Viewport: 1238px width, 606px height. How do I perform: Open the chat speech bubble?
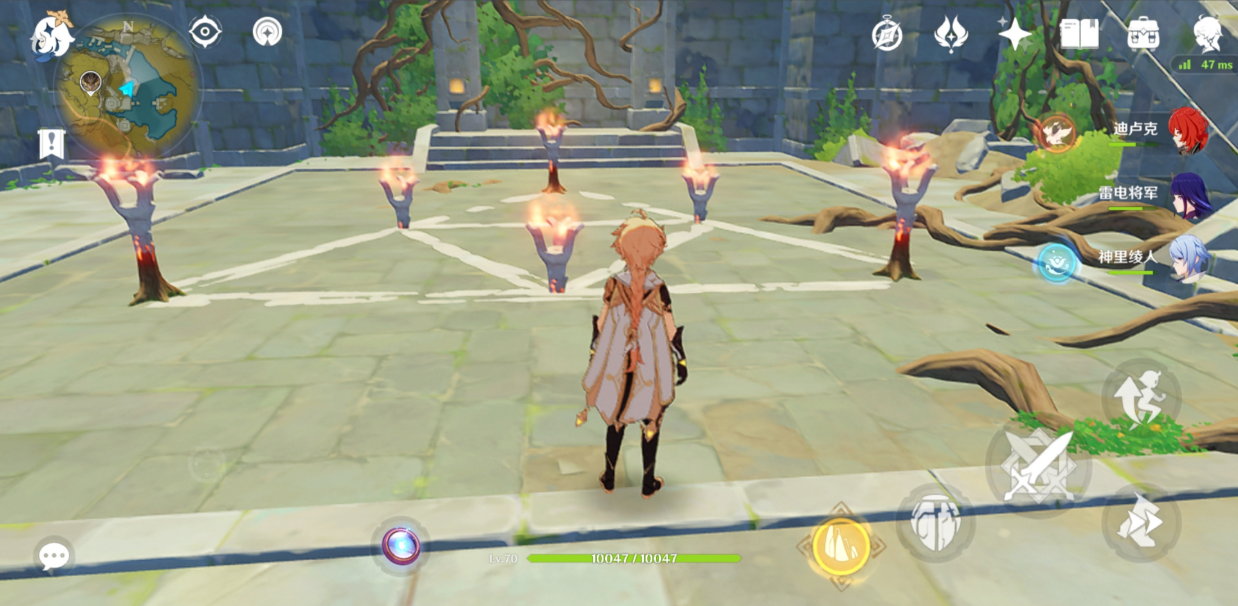tap(54, 556)
